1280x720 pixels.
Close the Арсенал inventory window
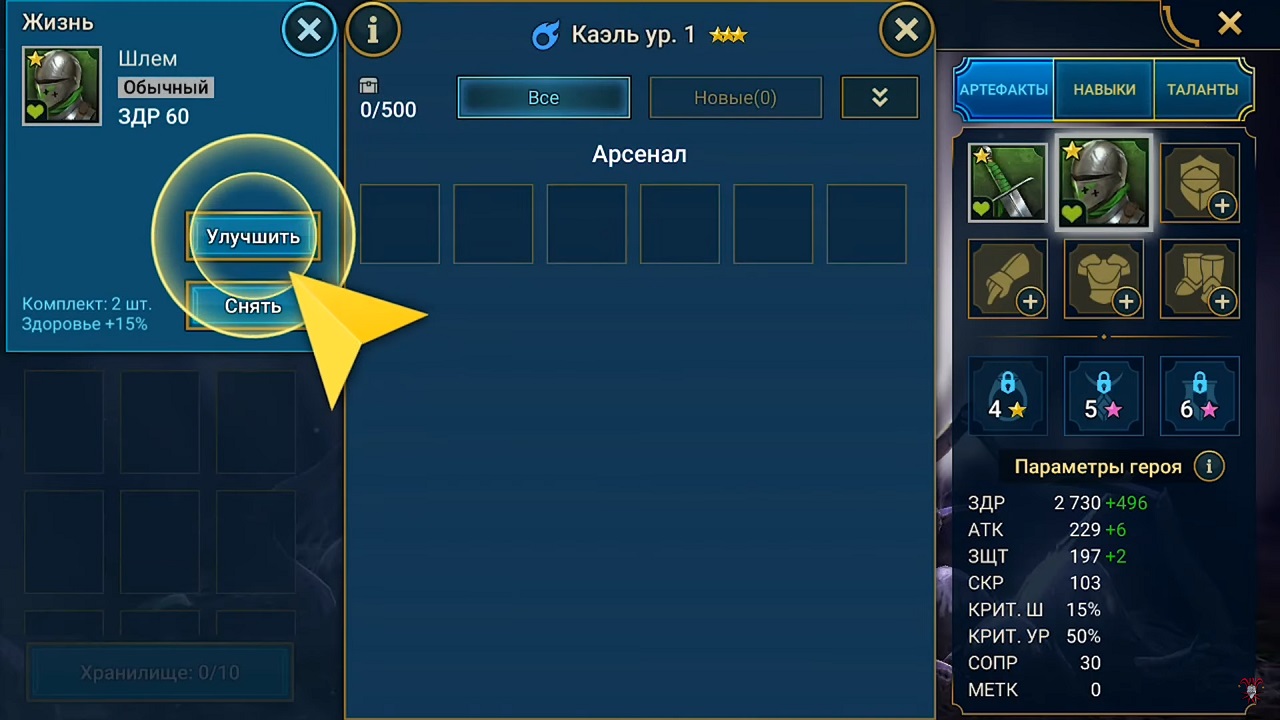point(906,31)
